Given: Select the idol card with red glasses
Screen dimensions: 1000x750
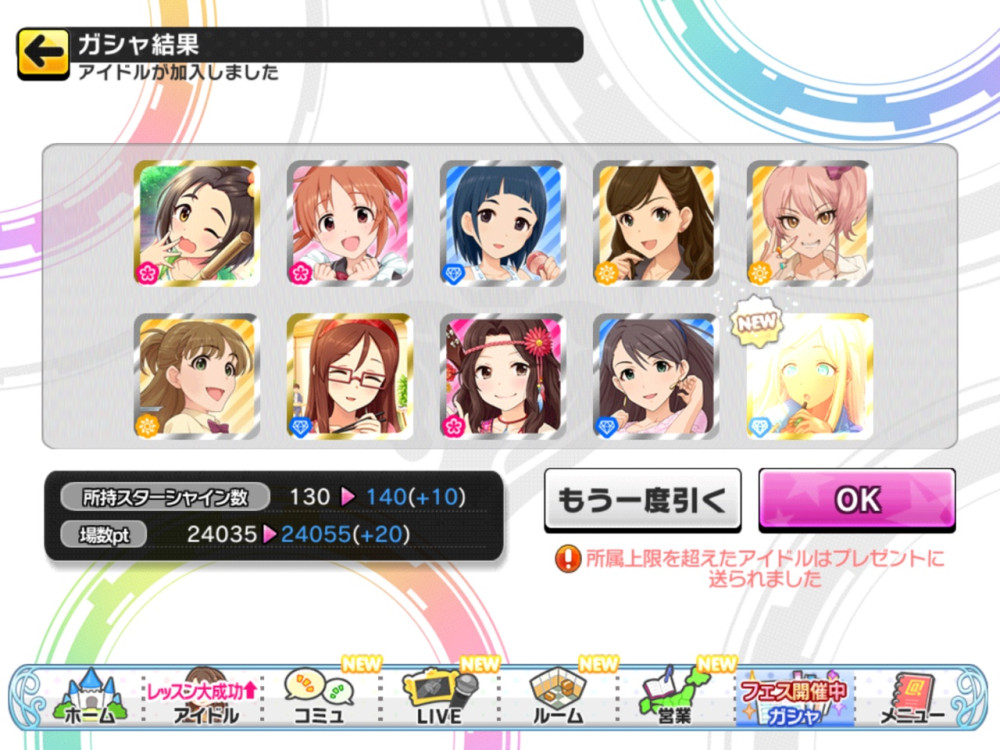Looking at the screenshot, I should (349, 376).
